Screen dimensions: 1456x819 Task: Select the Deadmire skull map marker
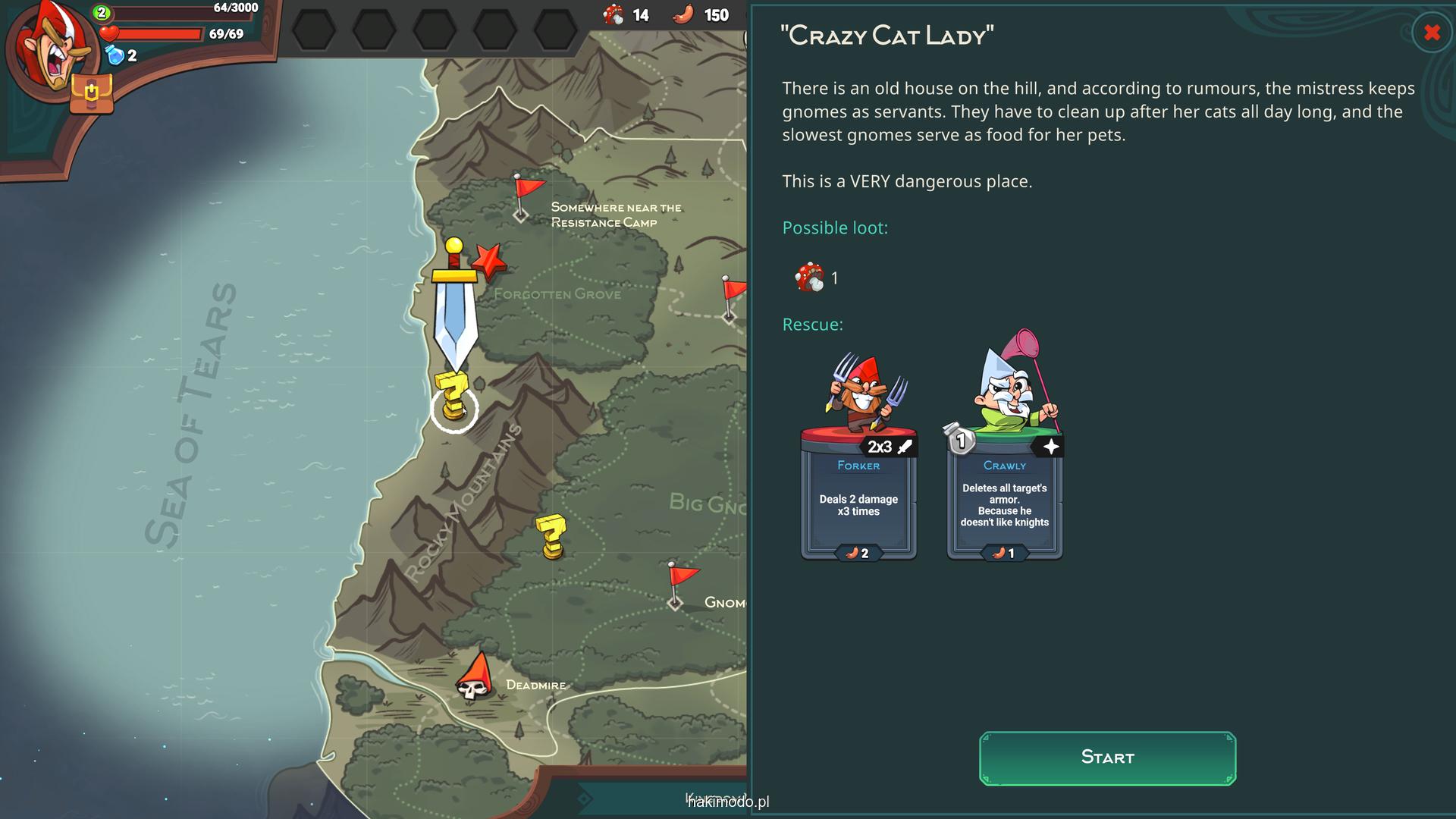click(x=475, y=679)
